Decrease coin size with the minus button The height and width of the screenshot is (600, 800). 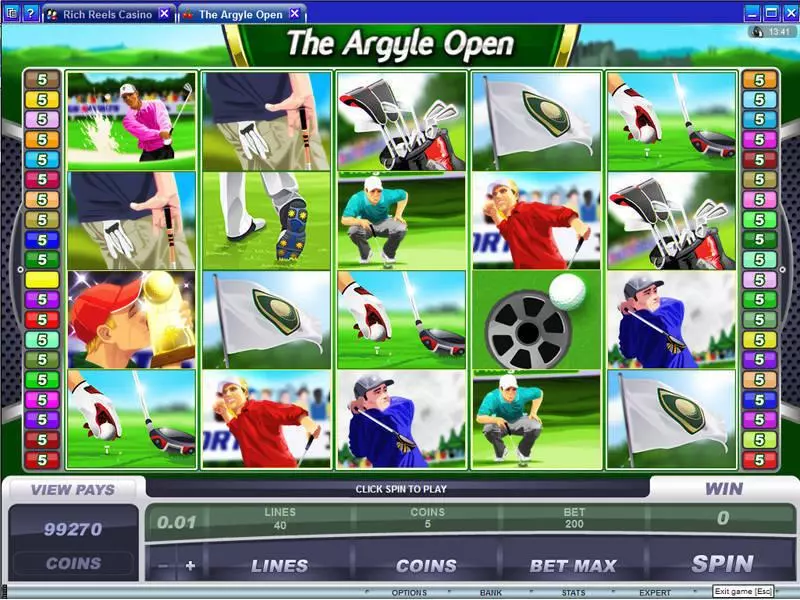pyautogui.click(x=163, y=566)
